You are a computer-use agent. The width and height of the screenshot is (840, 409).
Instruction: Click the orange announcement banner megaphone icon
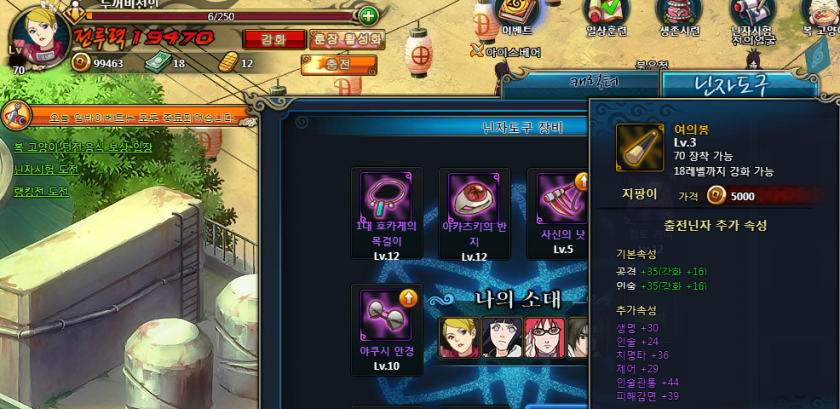[17, 115]
